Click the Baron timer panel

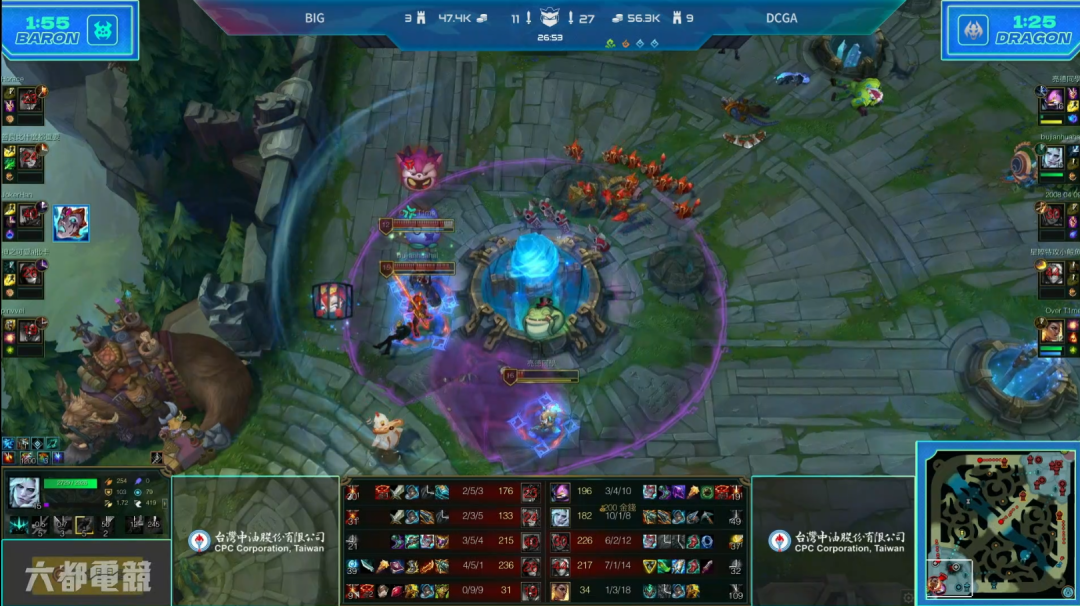click(69, 30)
